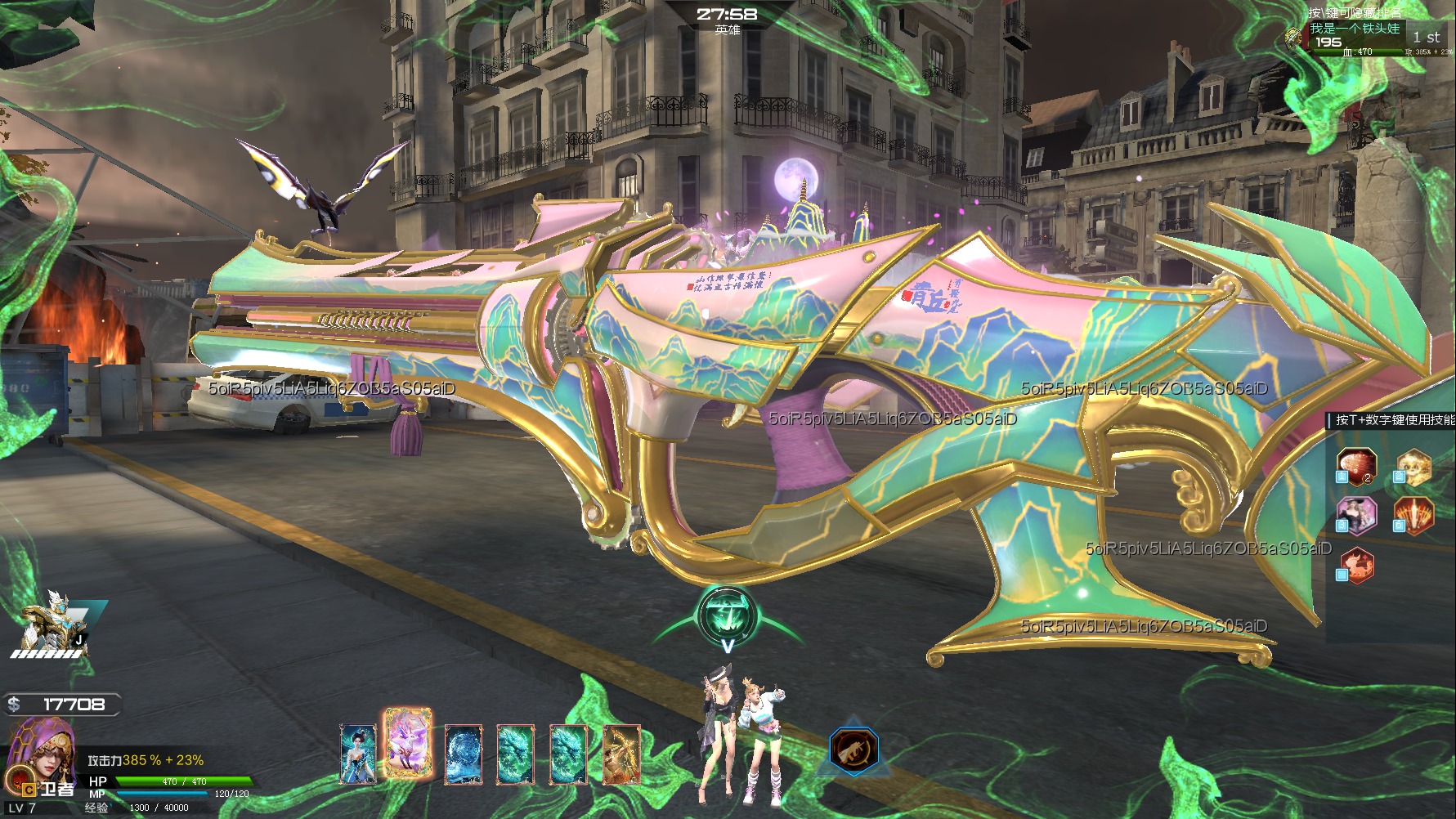Activate the green lightning skill emblem
This screenshot has width=1456, height=819.
coord(727,616)
